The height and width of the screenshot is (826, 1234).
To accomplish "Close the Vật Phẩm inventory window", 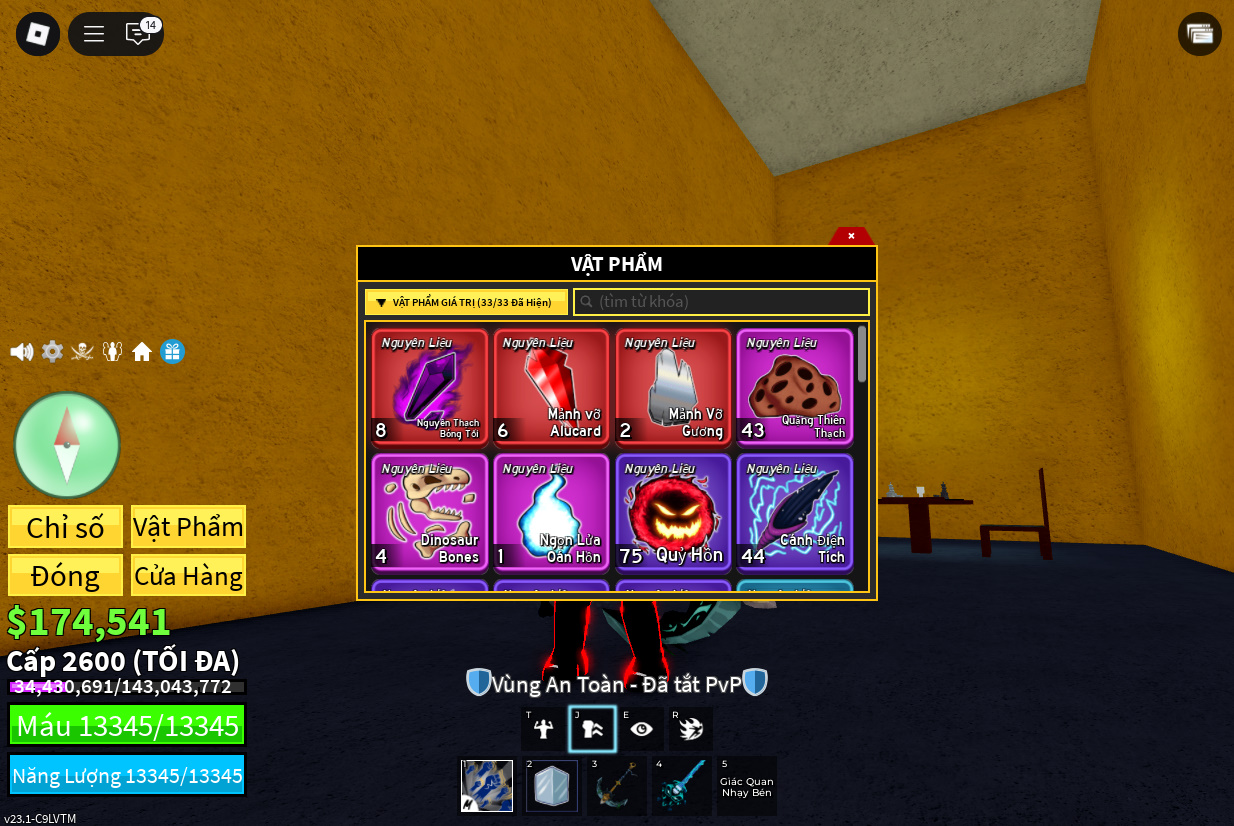I will click(851, 236).
